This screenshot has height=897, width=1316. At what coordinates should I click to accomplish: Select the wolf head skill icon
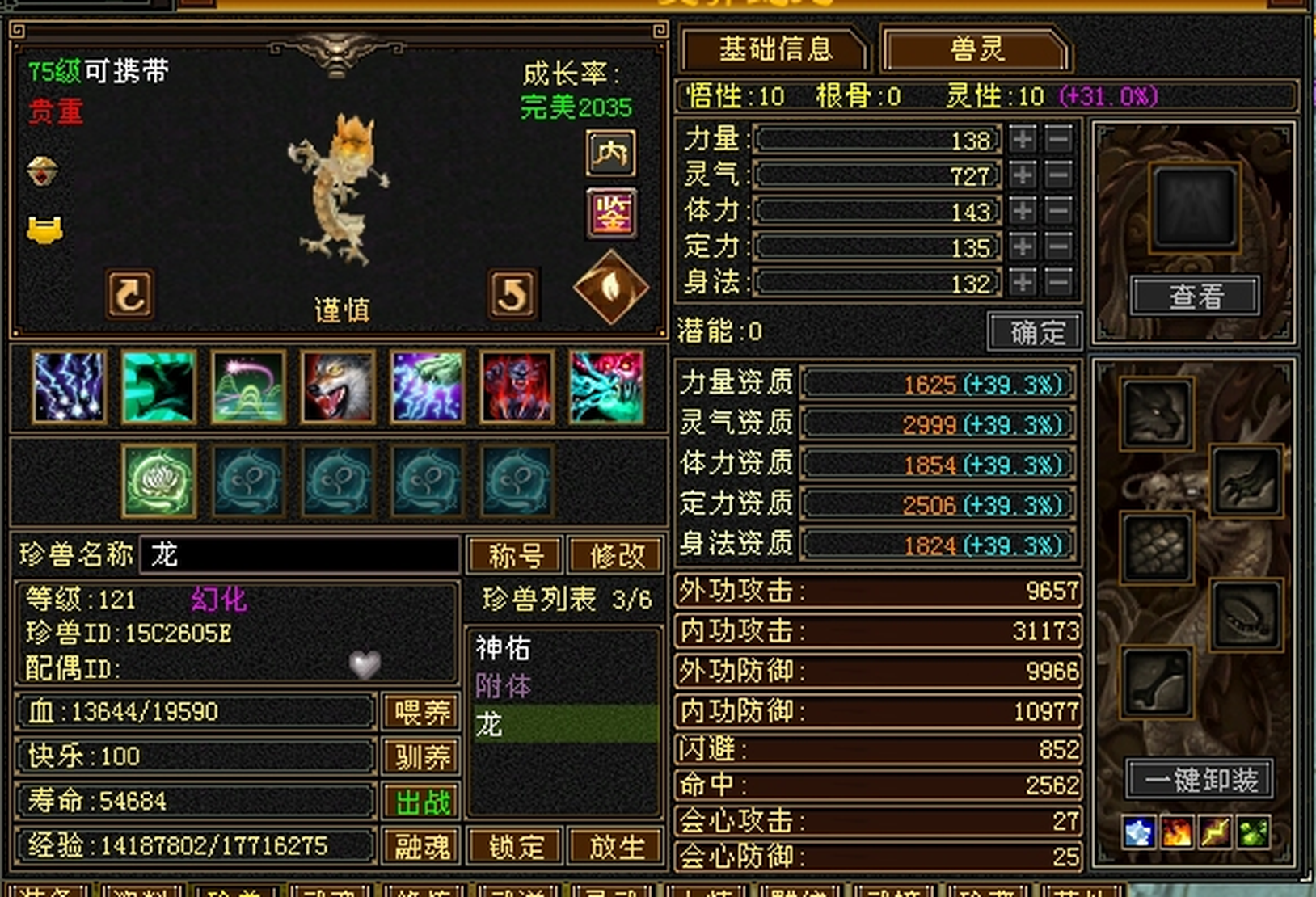point(338,387)
